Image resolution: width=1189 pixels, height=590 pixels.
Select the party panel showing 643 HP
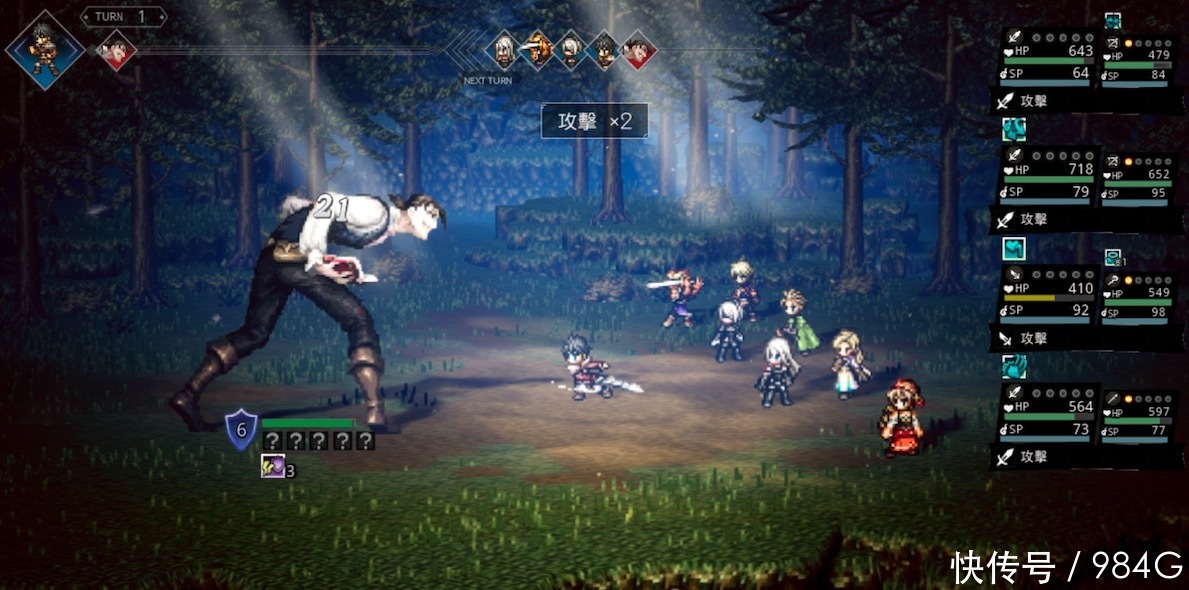[1047, 59]
